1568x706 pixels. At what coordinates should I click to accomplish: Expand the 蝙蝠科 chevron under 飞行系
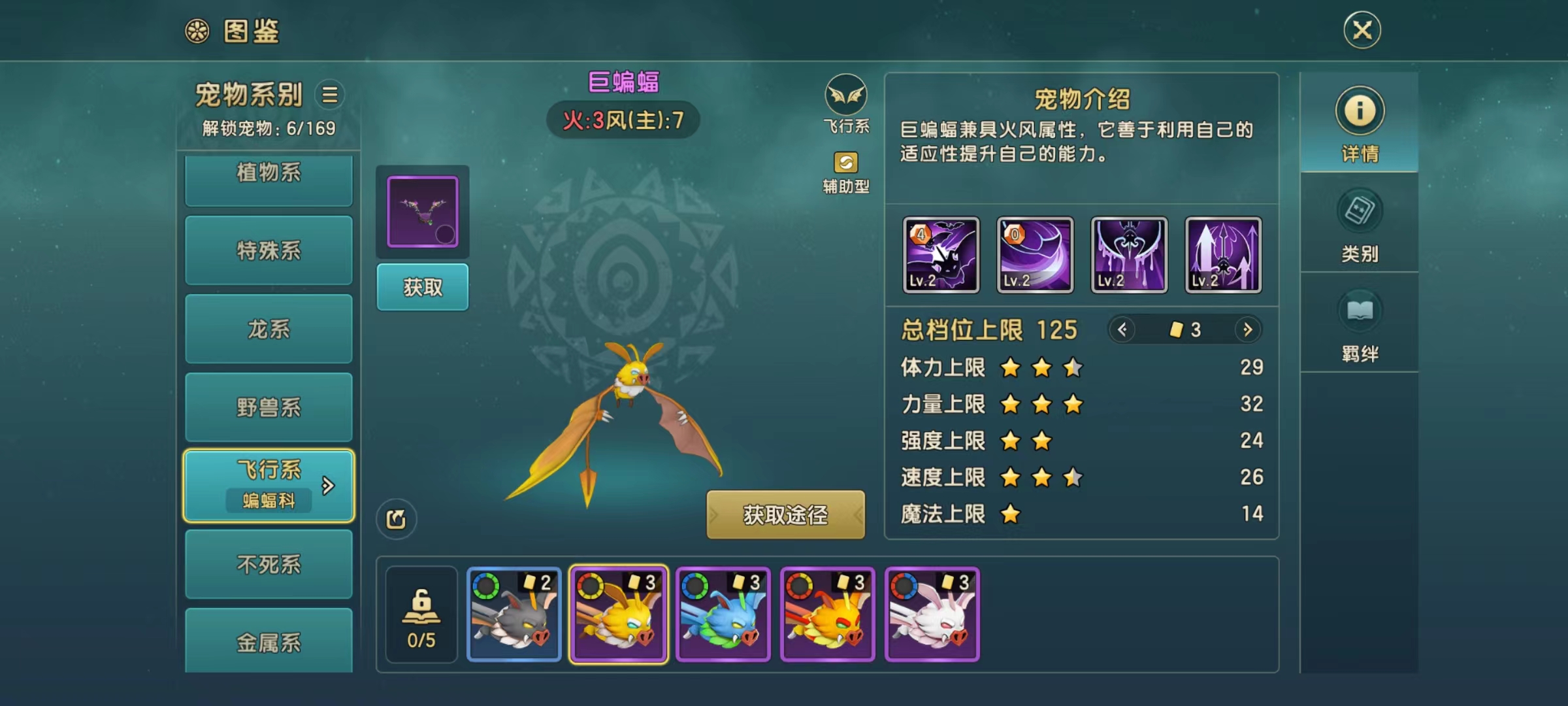click(x=328, y=485)
